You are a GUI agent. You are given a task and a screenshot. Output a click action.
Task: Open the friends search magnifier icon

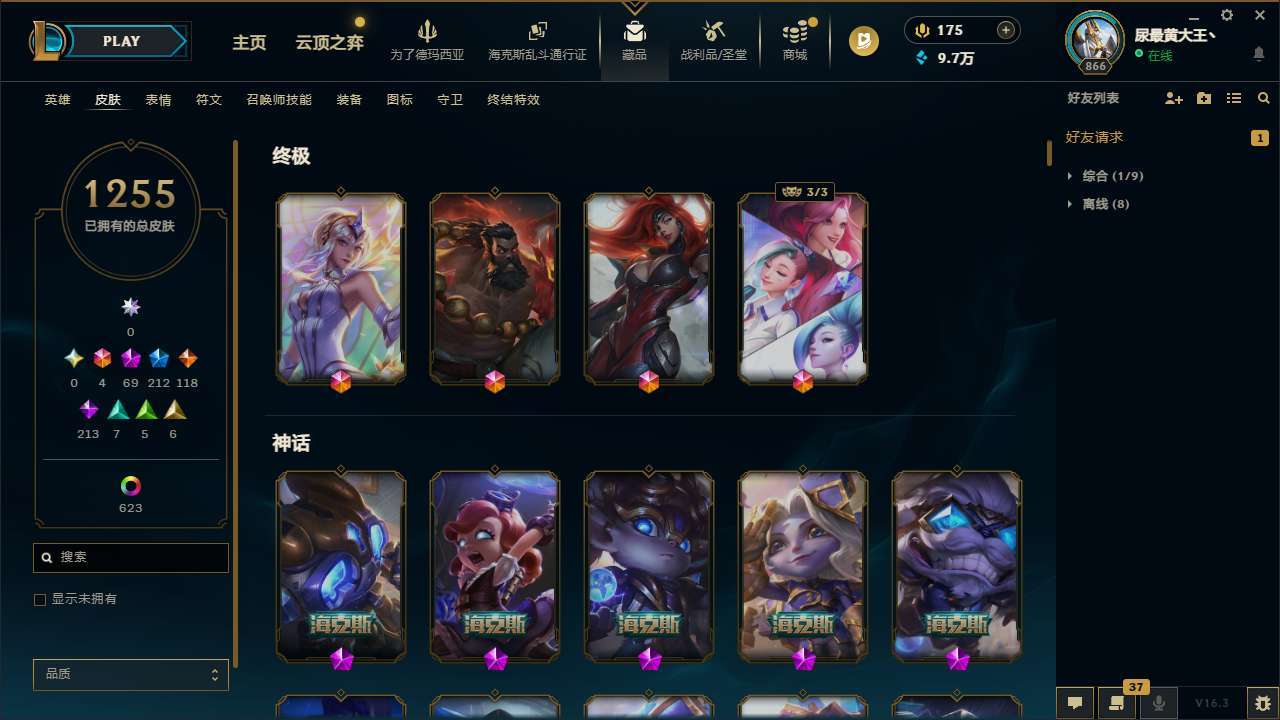(1264, 98)
